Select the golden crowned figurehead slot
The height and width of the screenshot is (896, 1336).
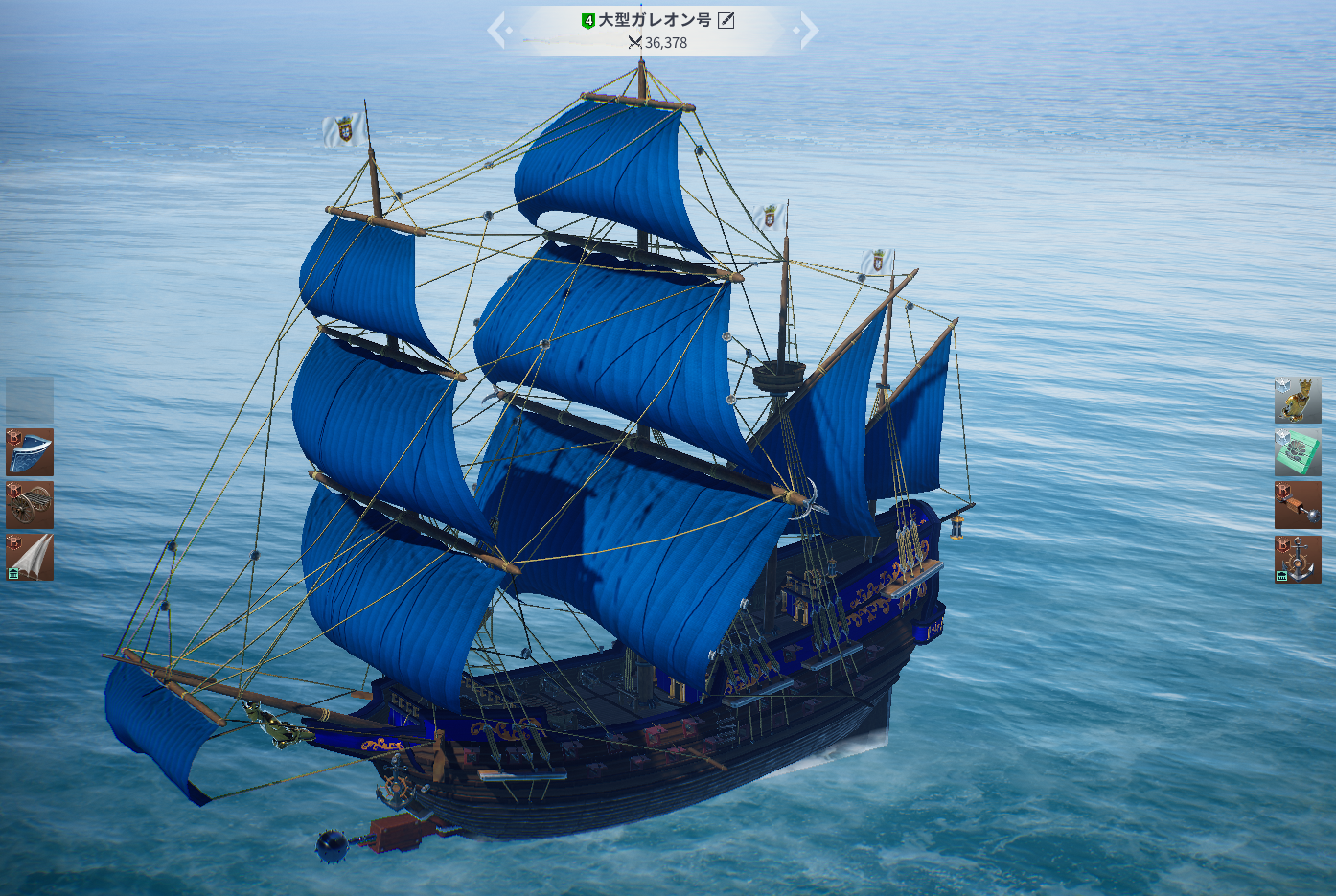(1298, 400)
